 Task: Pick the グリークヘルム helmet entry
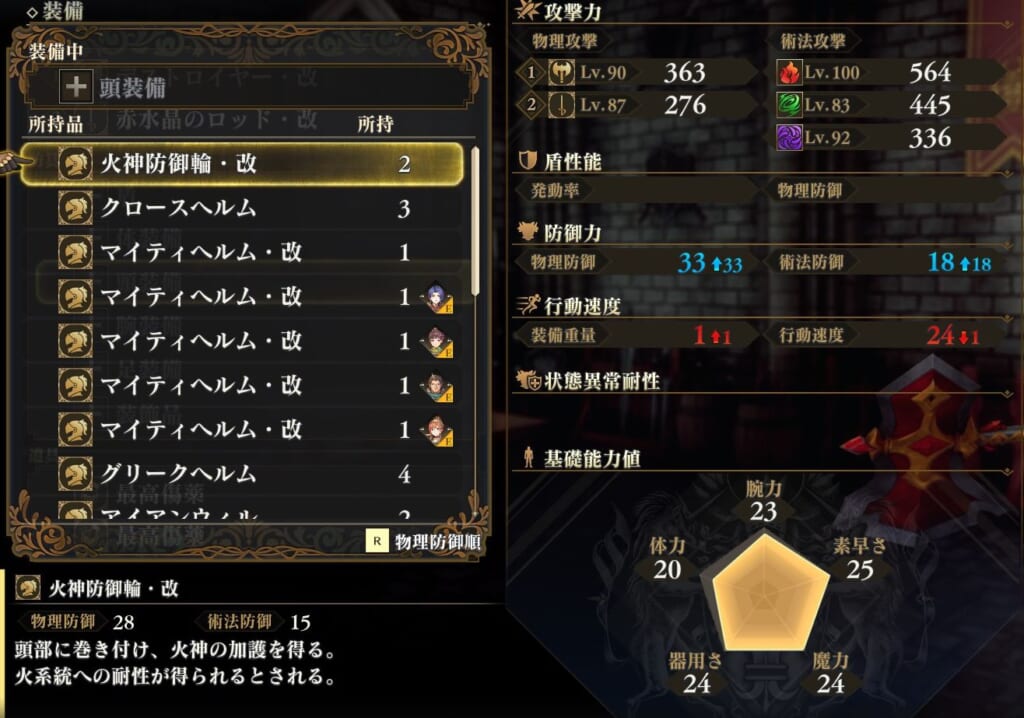click(x=240, y=473)
